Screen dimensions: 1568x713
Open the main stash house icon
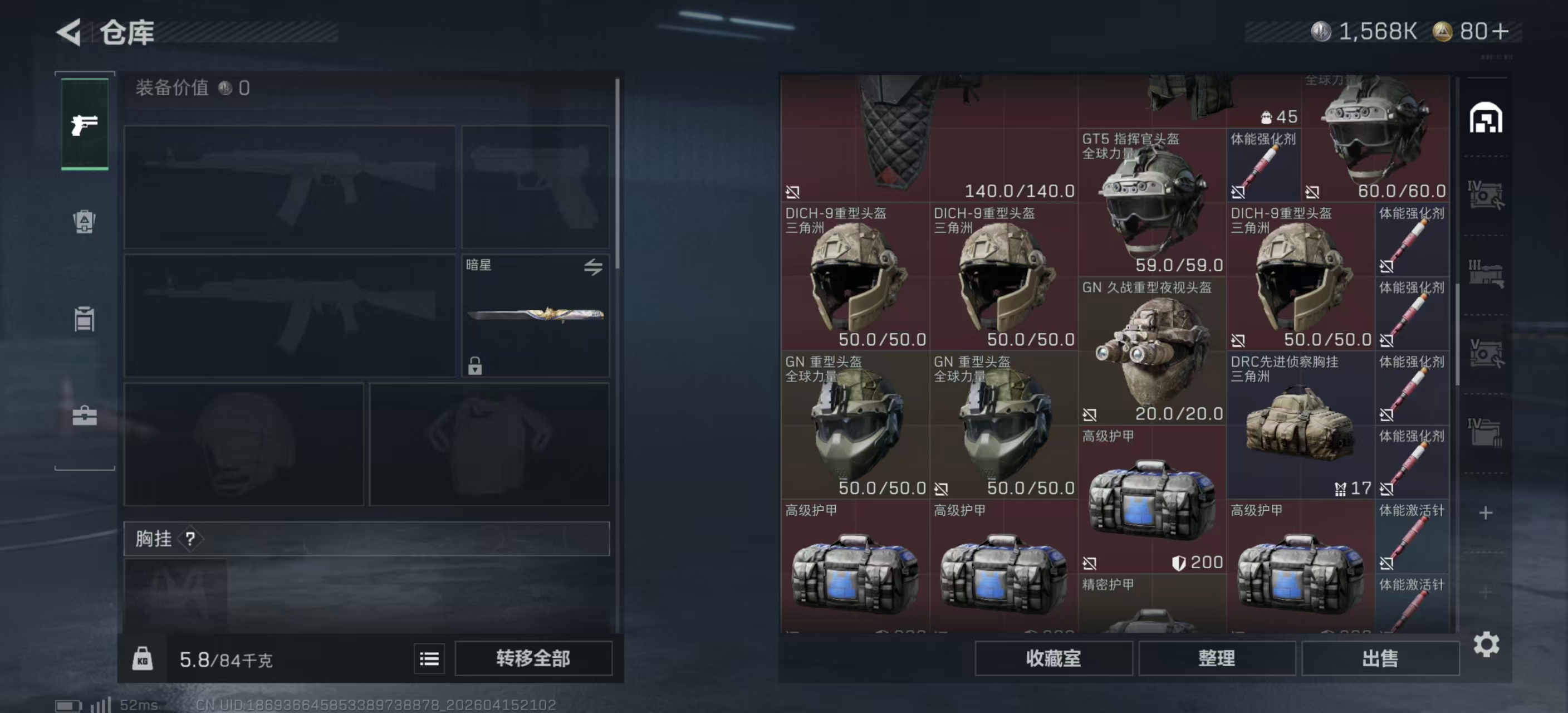point(1485,118)
